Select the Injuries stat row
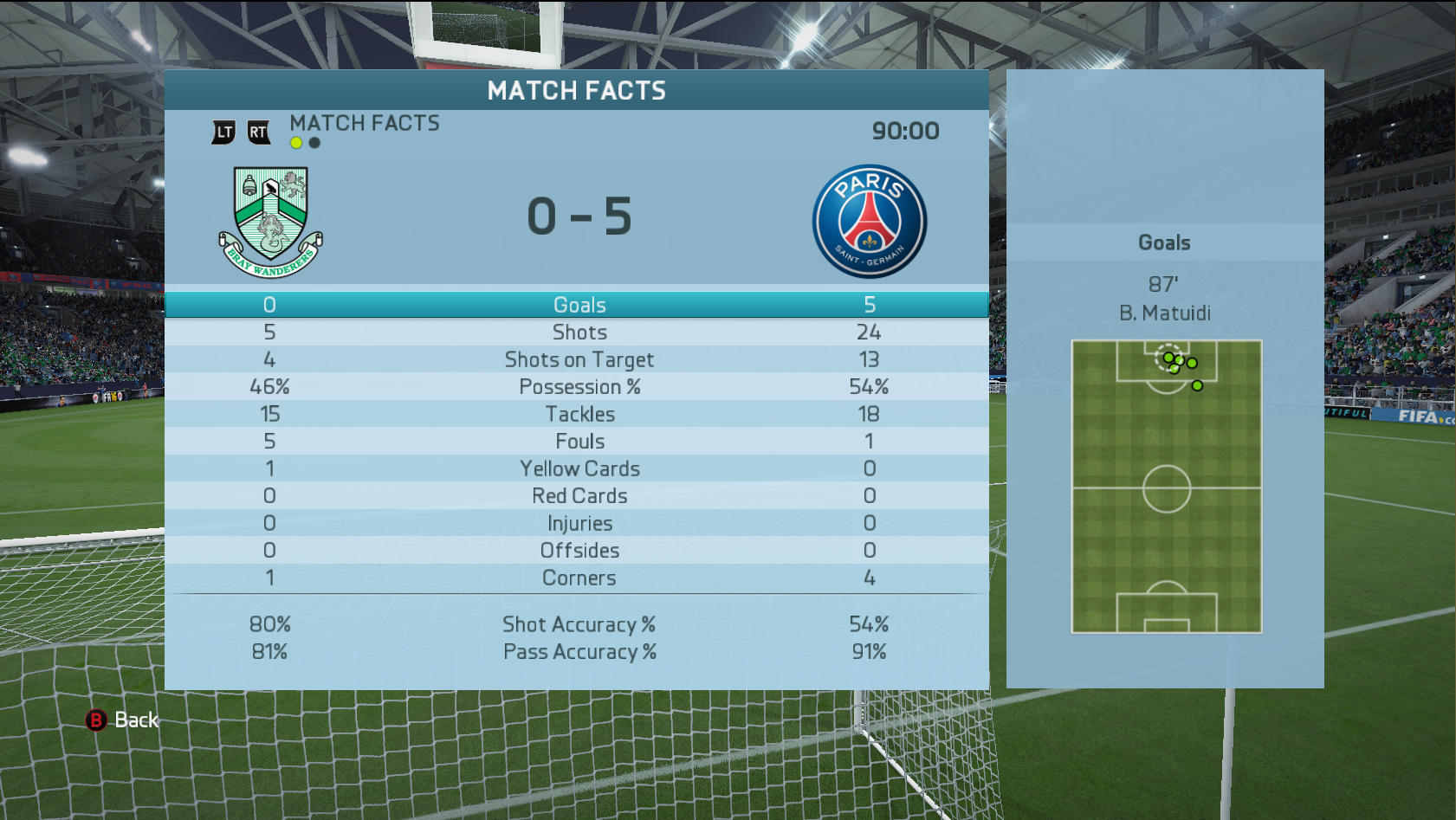 pyautogui.click(x=579, y=523)
